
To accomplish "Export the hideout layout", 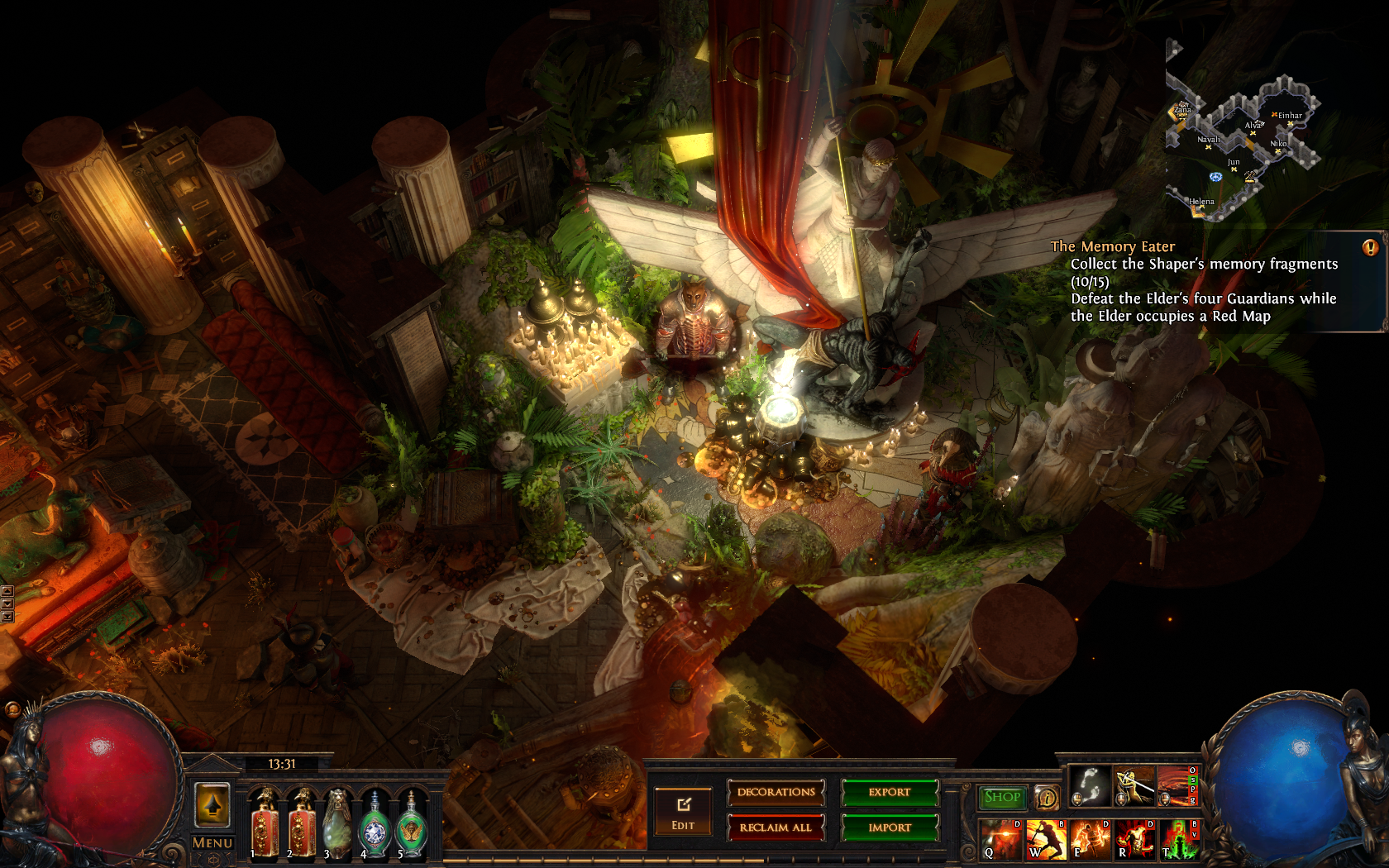I will pyautogui.click(x=890, y=793).
